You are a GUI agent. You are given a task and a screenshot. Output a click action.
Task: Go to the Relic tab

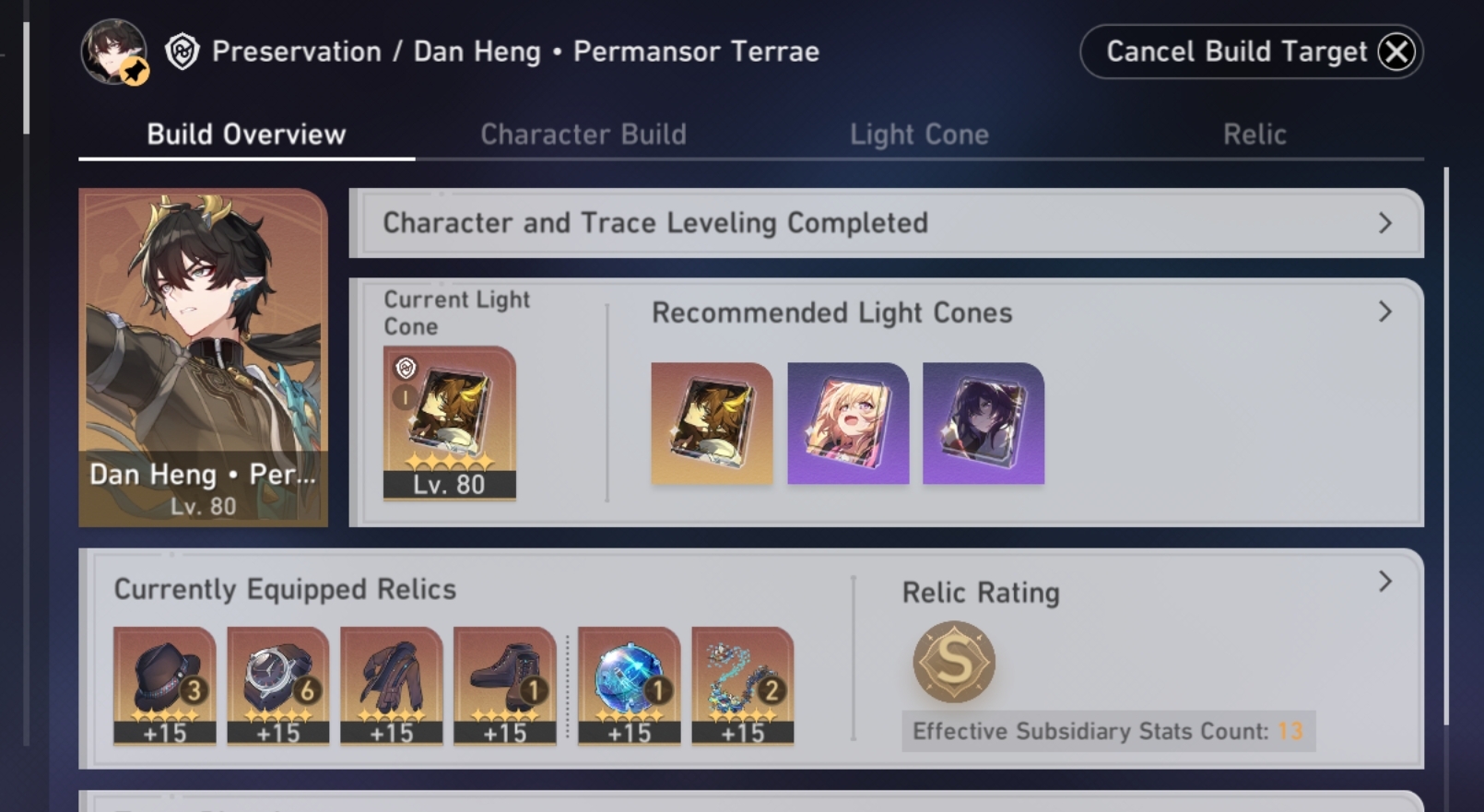(1254, 135)
